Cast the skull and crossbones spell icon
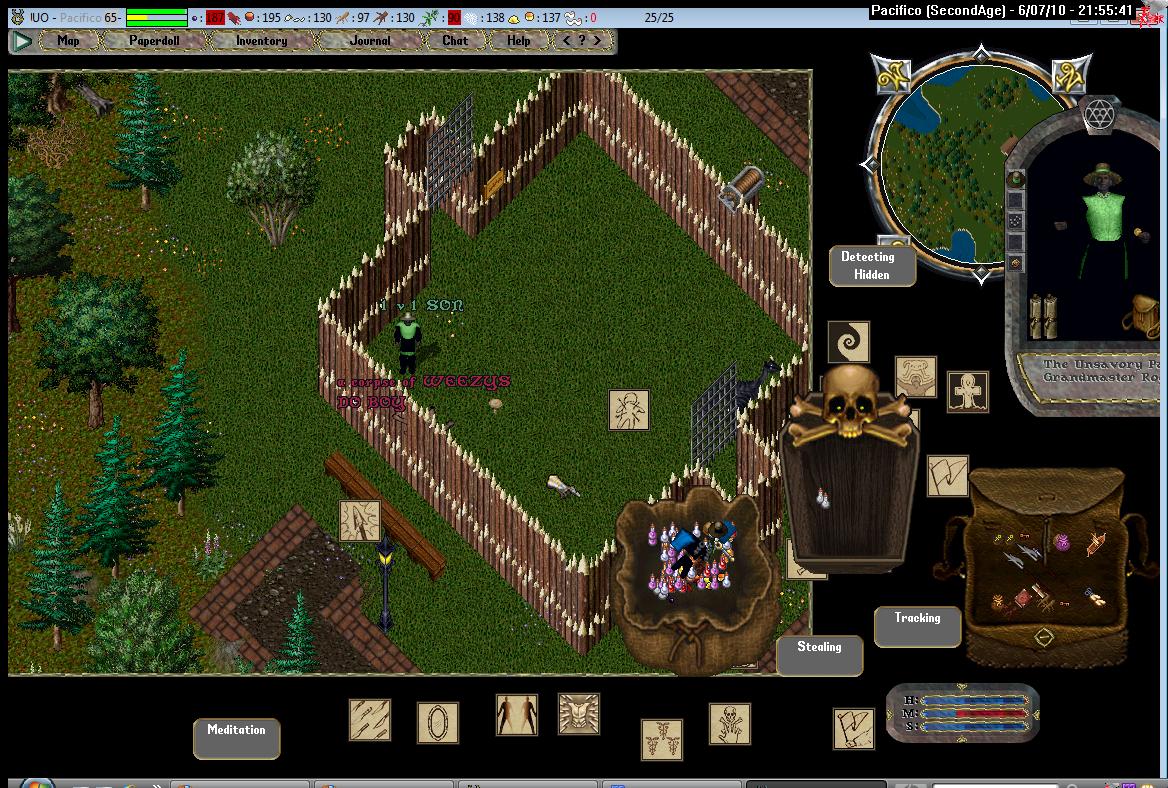Viewport: 1168px width, 788px height. click(x=730, y=724)
